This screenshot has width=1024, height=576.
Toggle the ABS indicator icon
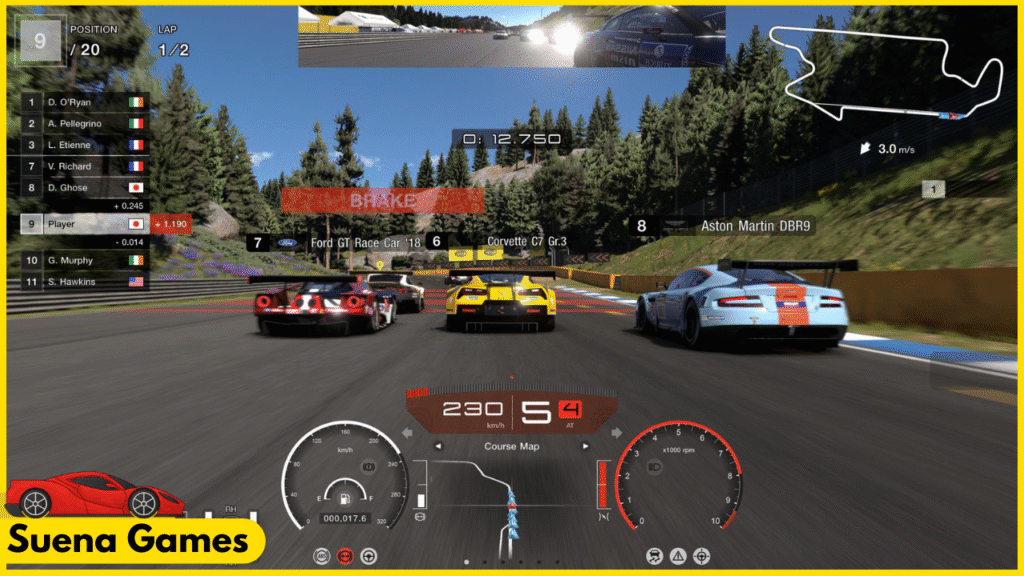(322, 555)
